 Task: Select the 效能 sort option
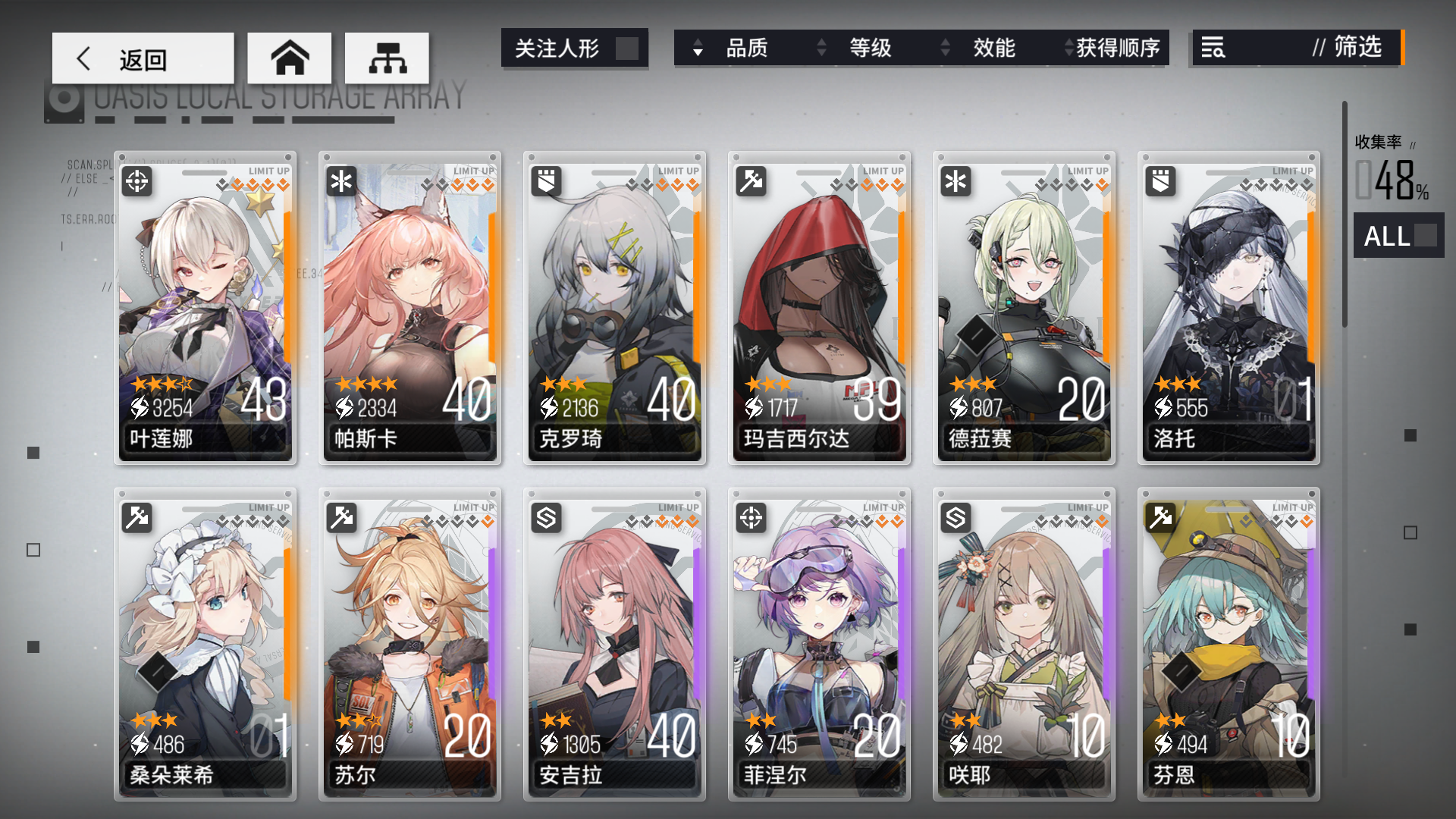click(993, 49)
